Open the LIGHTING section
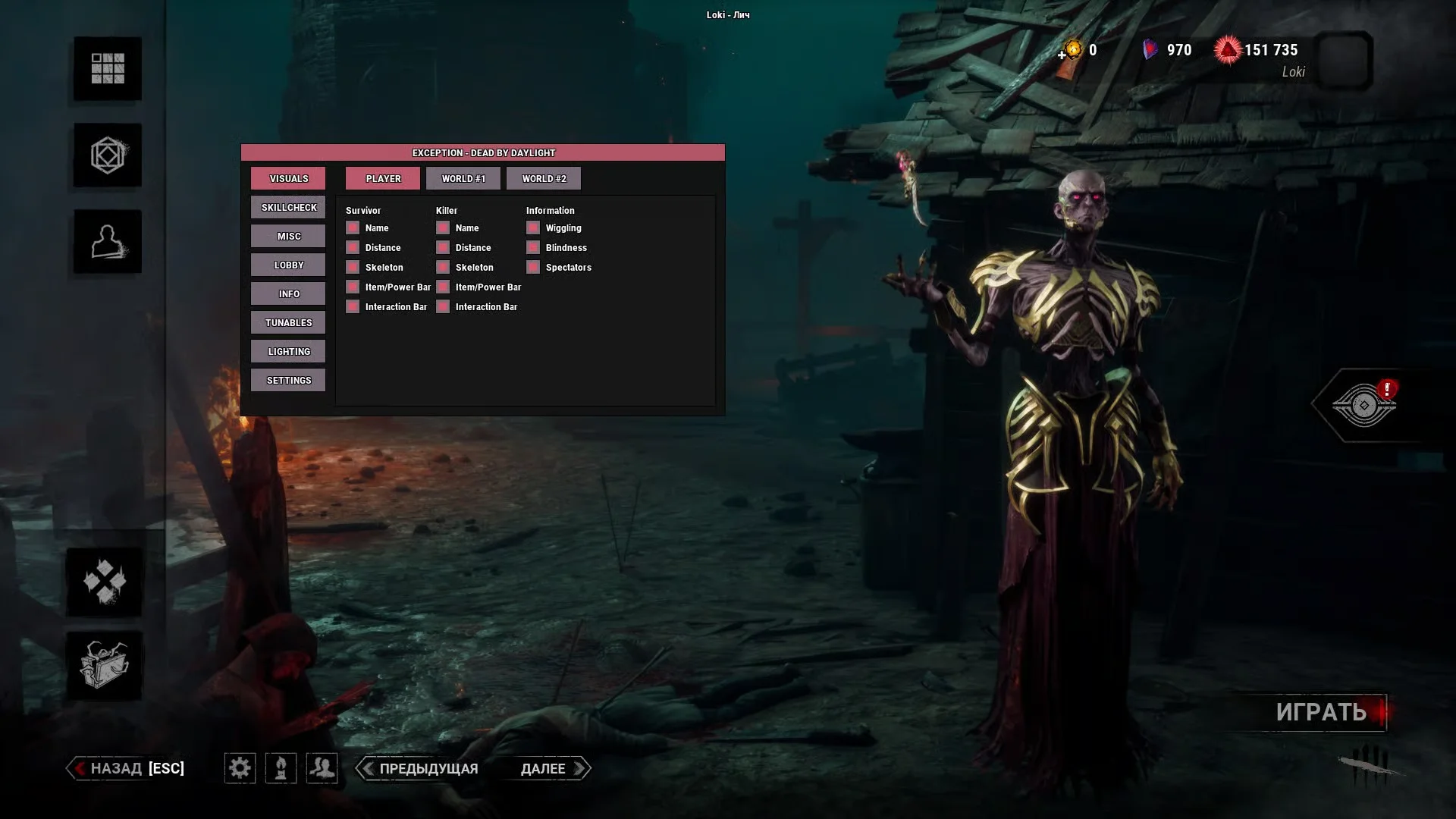 288,352
